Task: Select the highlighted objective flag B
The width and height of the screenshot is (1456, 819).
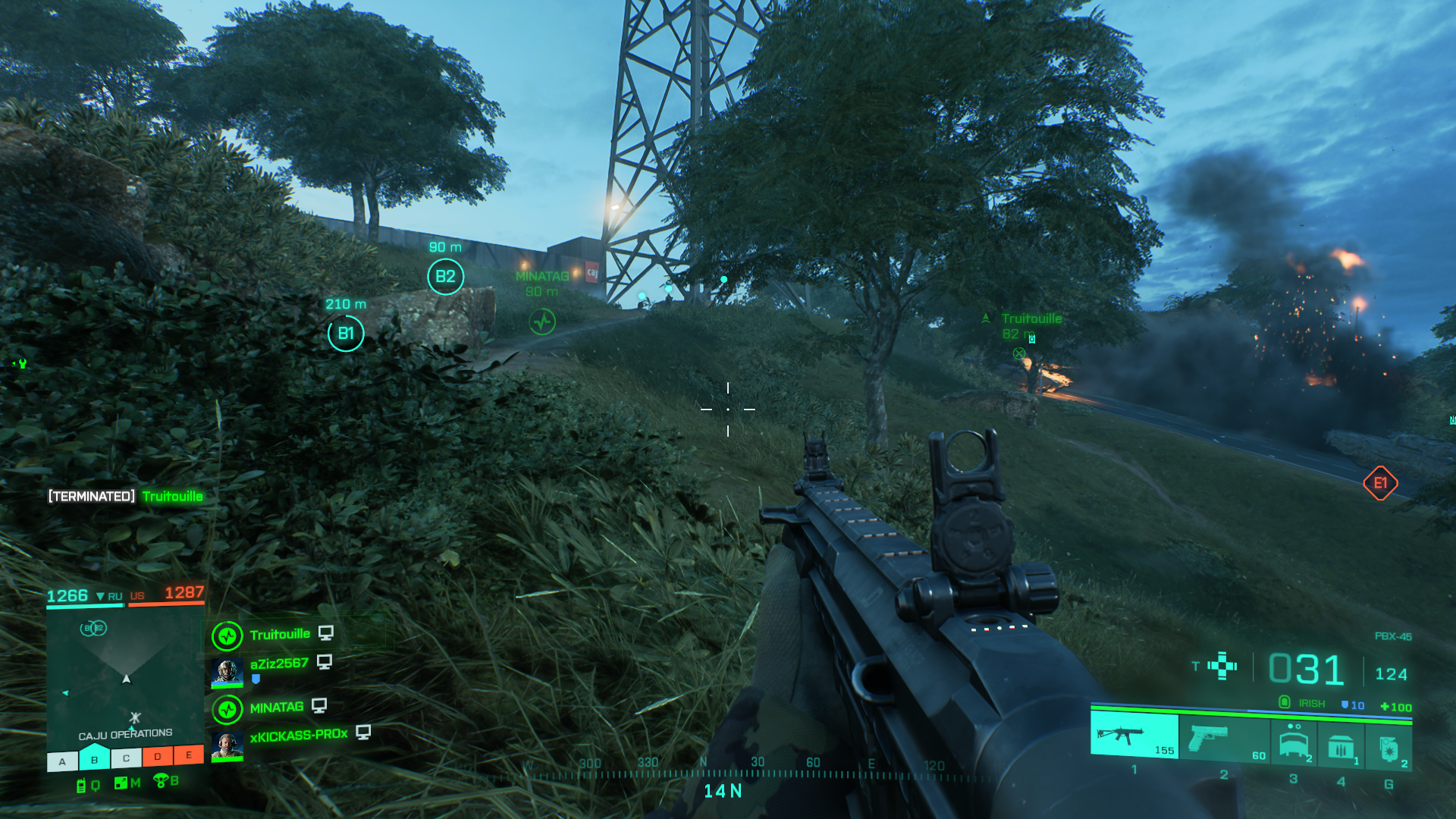Action: (x=94, y=759)
